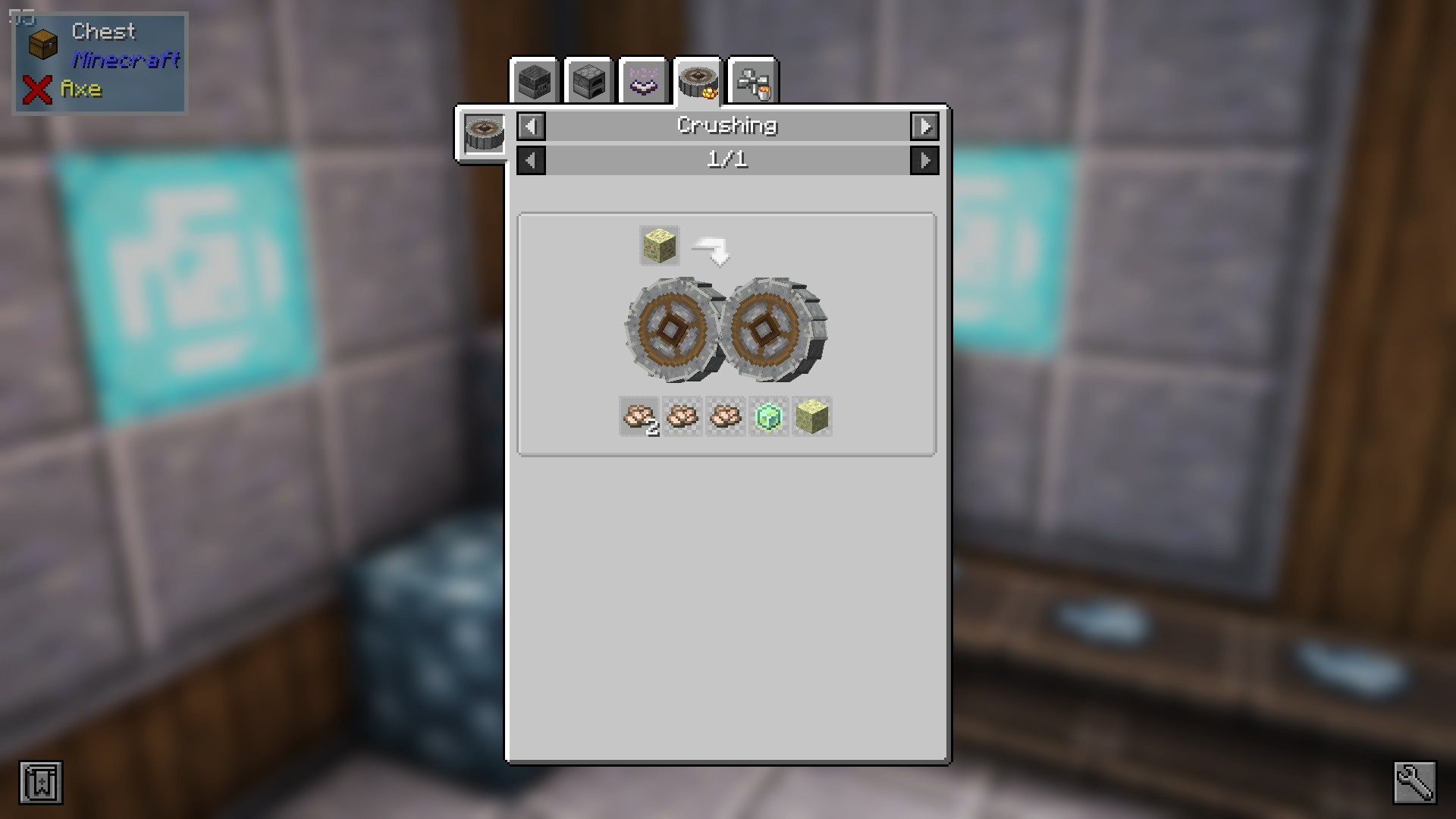Click the next page arrow beside 1/1

(x=924, y=160)
